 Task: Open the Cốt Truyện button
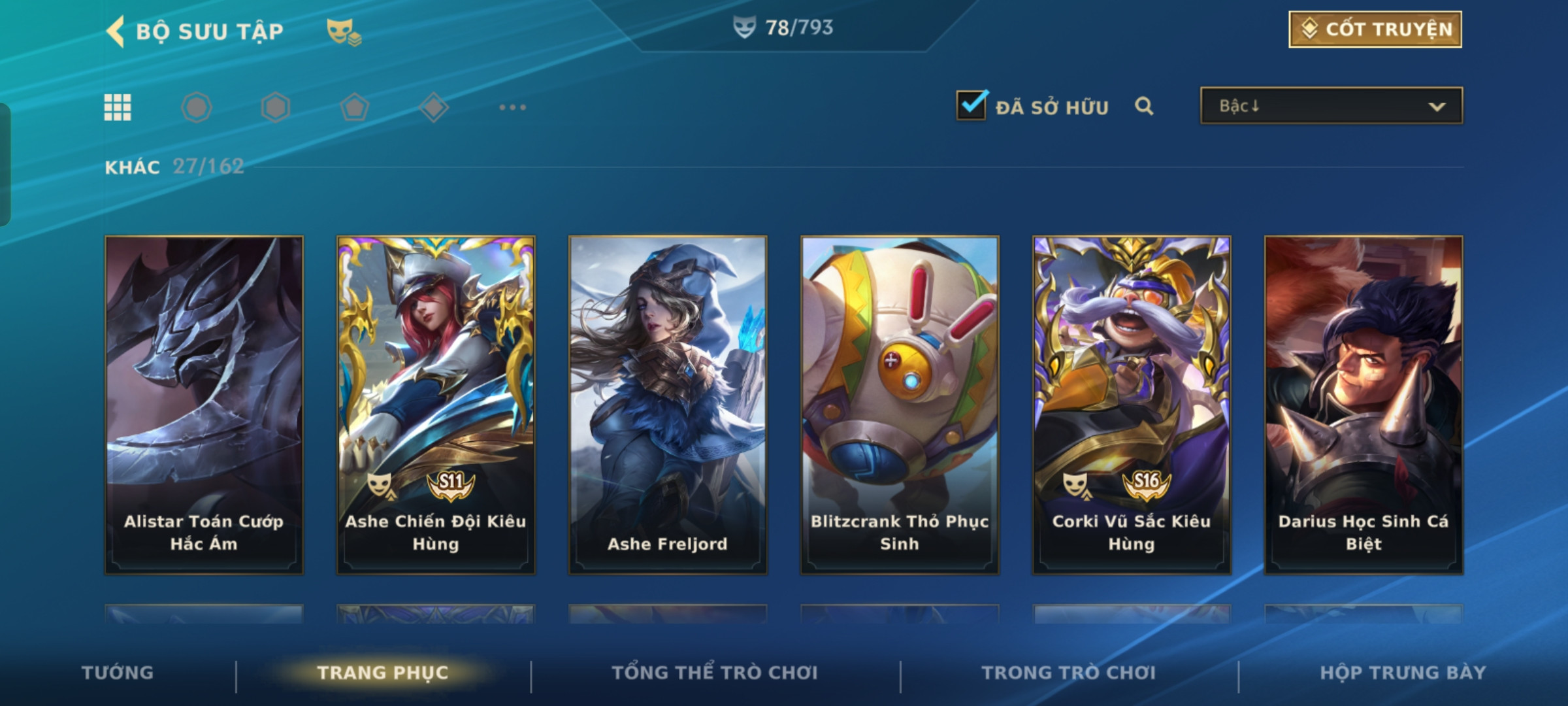(1375, 29)
